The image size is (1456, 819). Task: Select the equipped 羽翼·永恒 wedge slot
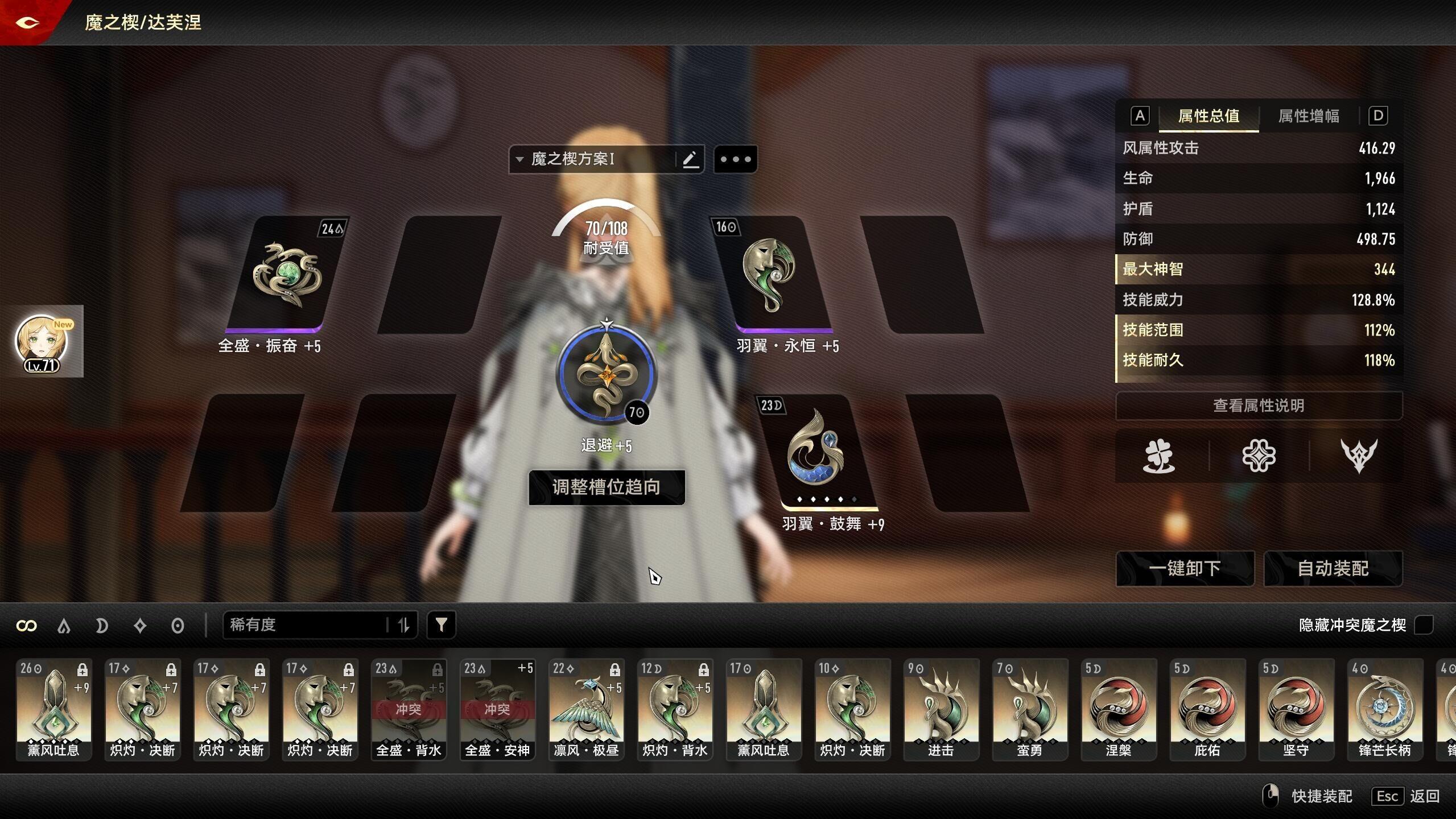(772, 275)
